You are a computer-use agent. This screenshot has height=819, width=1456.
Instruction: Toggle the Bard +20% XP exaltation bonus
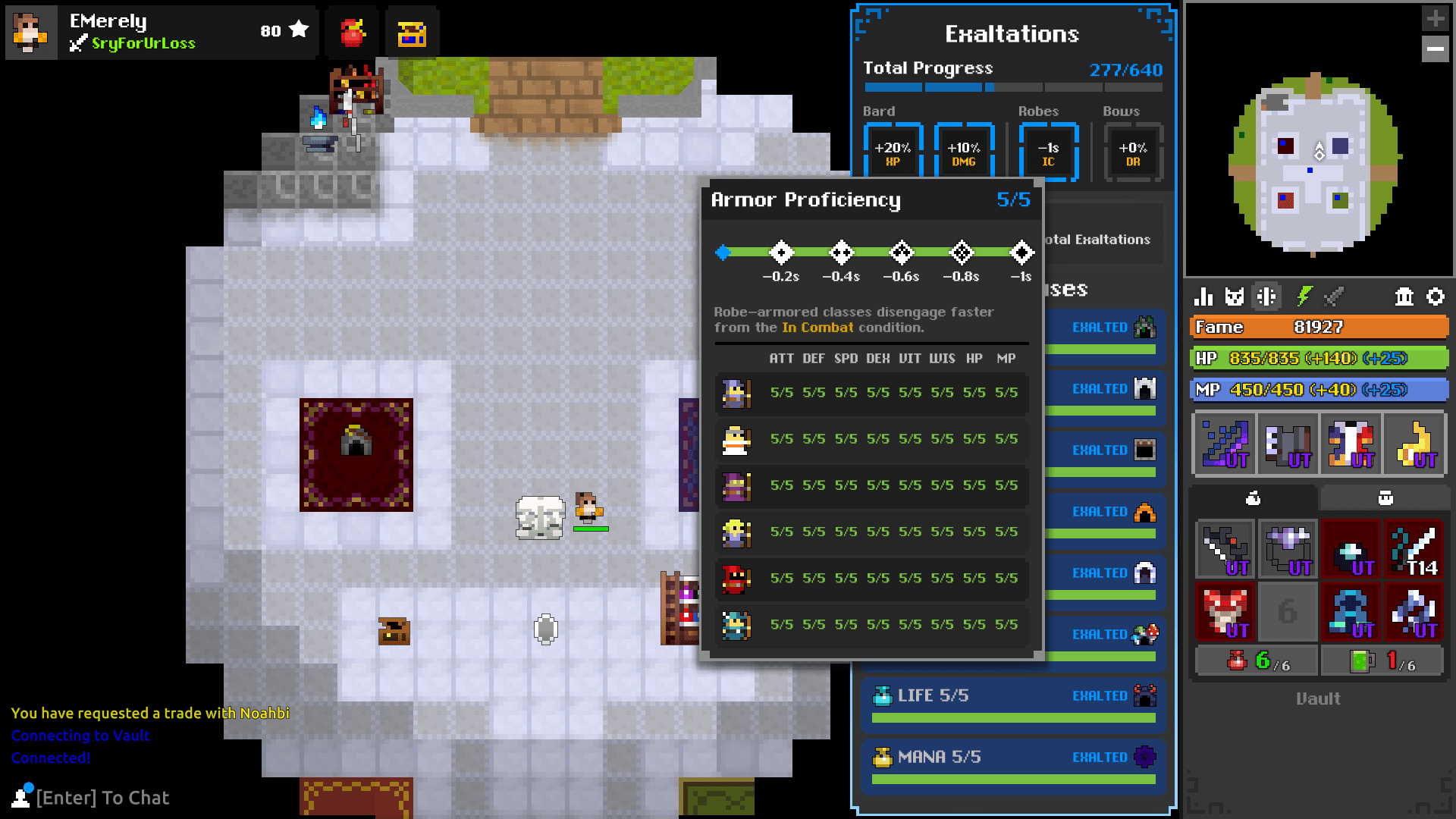tap(893, 152)
